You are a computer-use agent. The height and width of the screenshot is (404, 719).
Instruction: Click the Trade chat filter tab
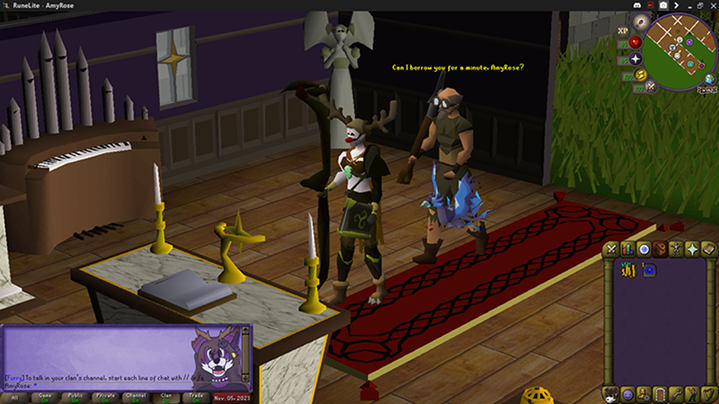coord(196,396)
